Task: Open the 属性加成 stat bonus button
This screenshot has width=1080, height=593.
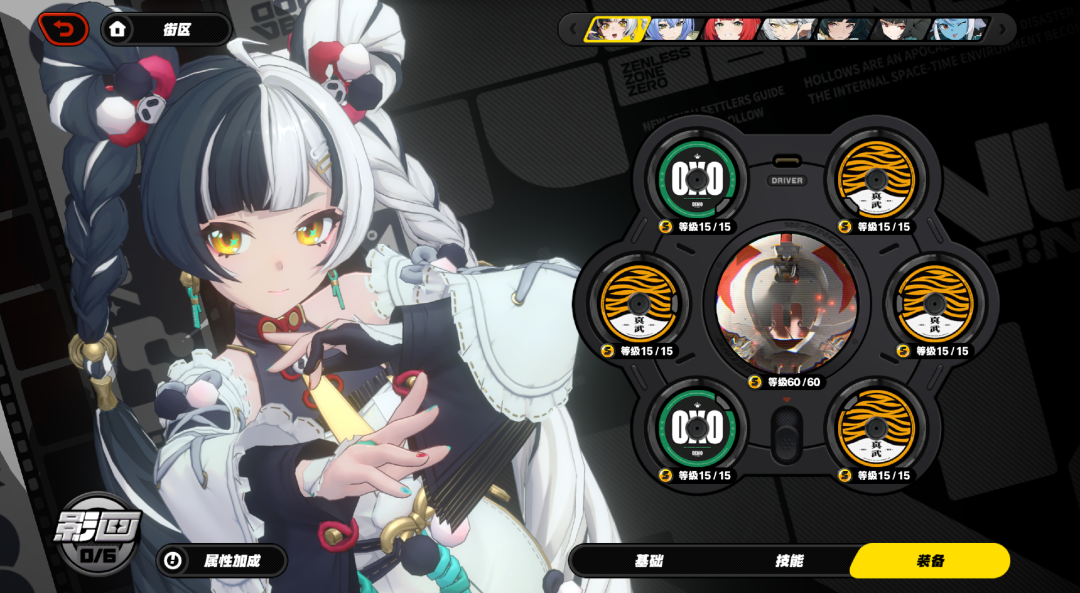Action: pos(222,561)
